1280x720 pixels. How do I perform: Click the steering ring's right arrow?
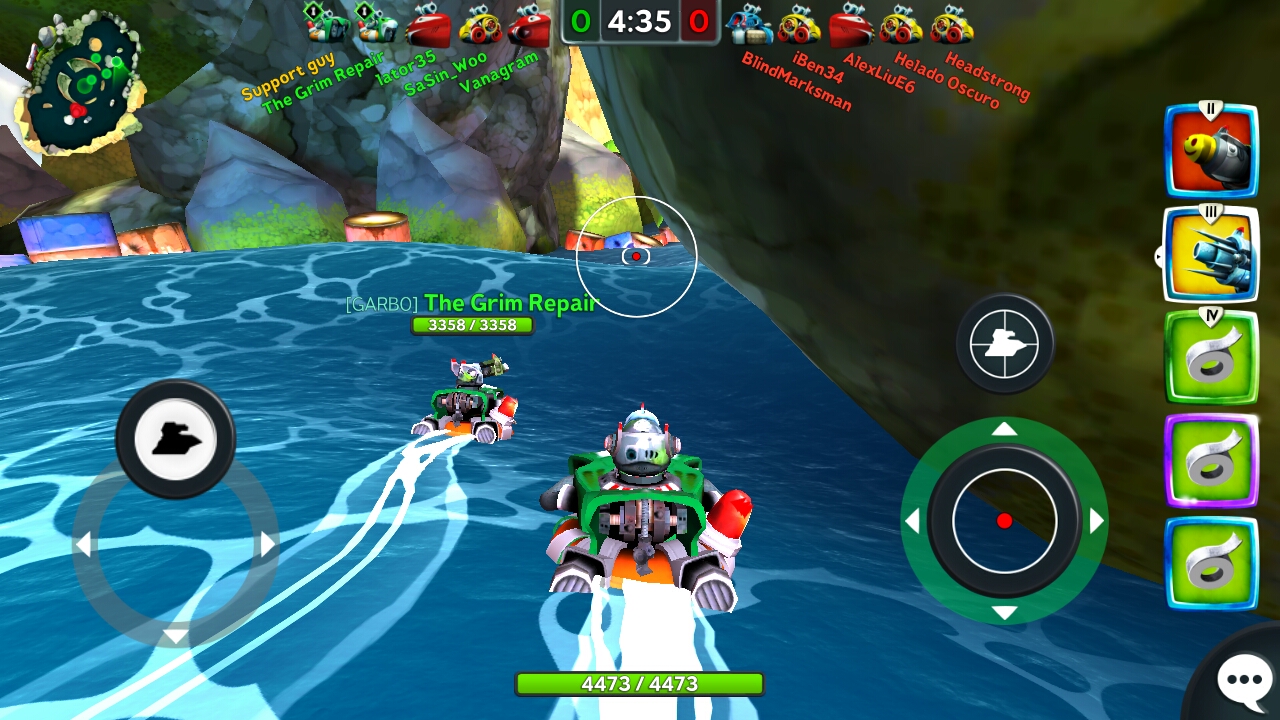point(268,544)
